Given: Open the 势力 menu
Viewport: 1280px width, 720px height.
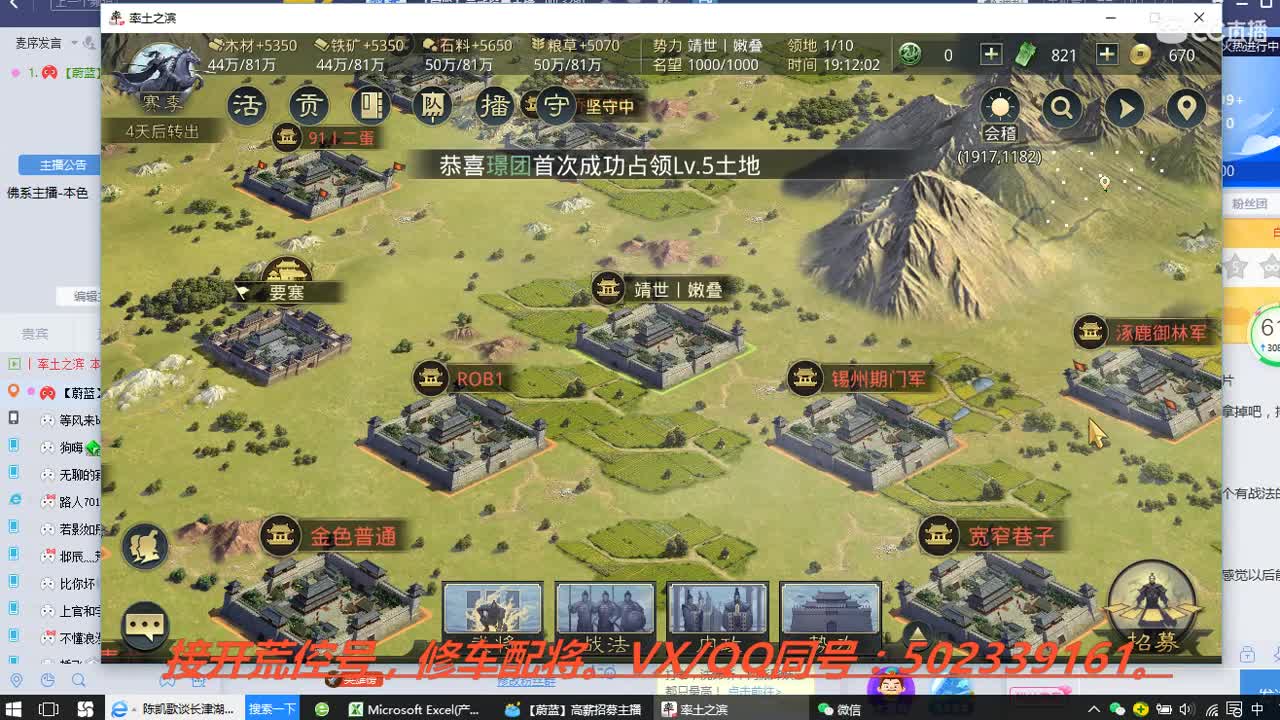Looking at the screenshot, I should [830, 610].
